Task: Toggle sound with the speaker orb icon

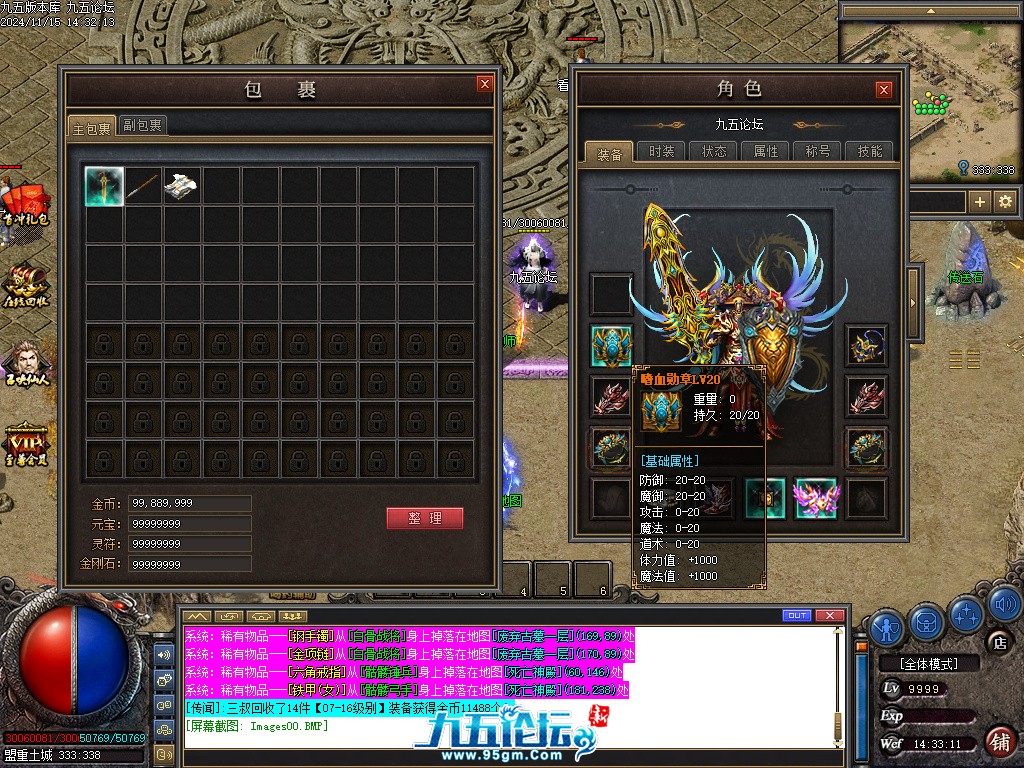Action: [1006, 605]
